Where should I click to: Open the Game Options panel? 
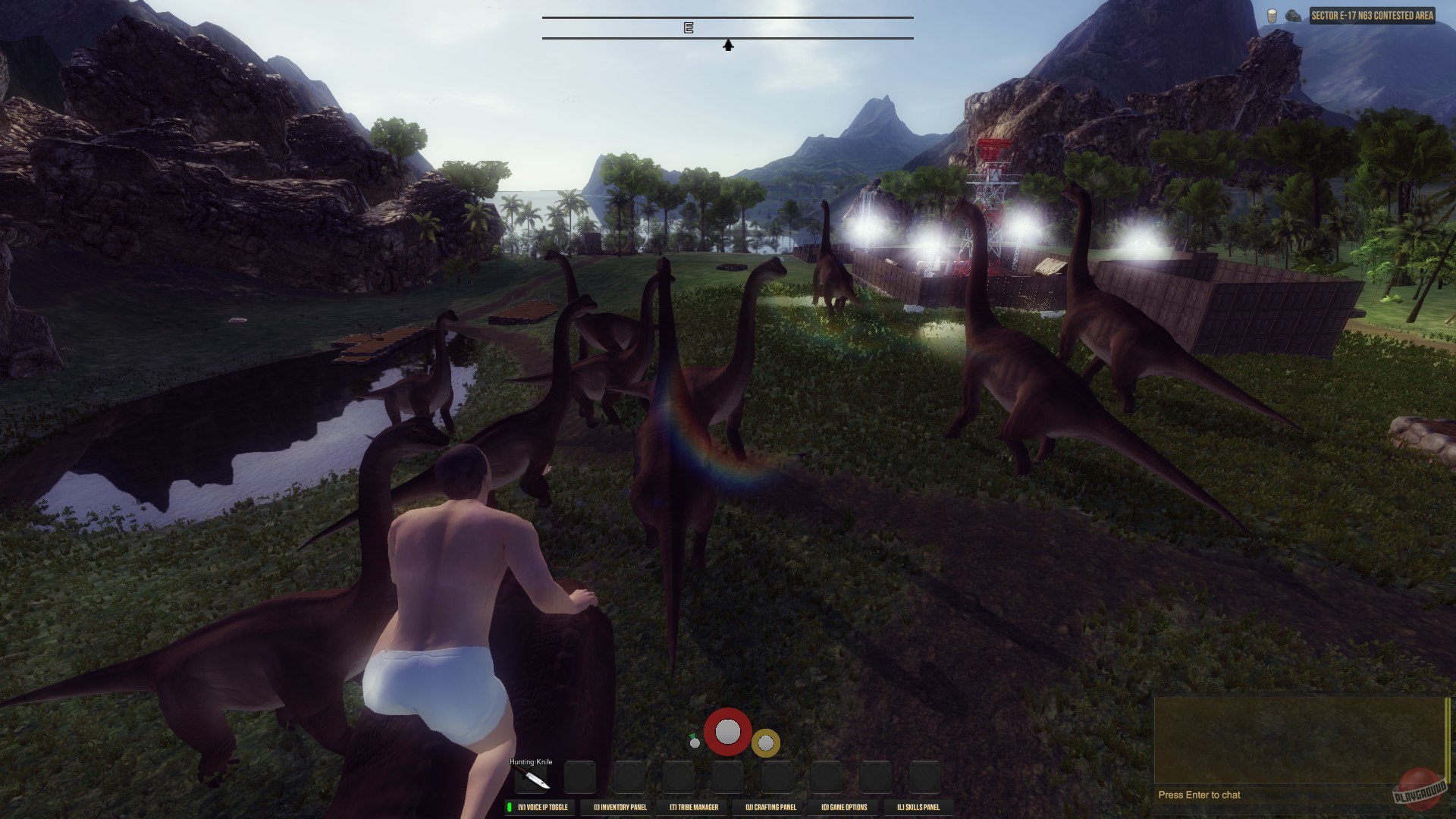(845, 808)
